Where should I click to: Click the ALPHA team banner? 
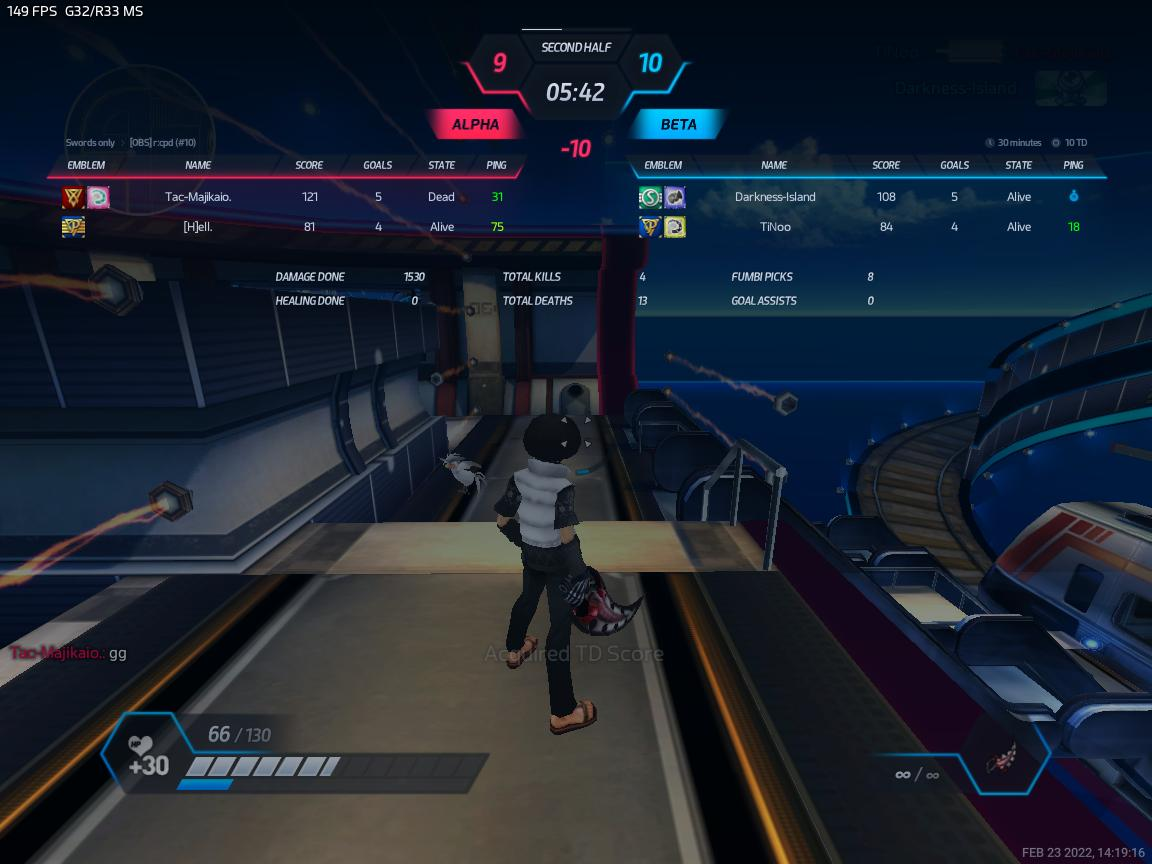click(x=476, y=125)
